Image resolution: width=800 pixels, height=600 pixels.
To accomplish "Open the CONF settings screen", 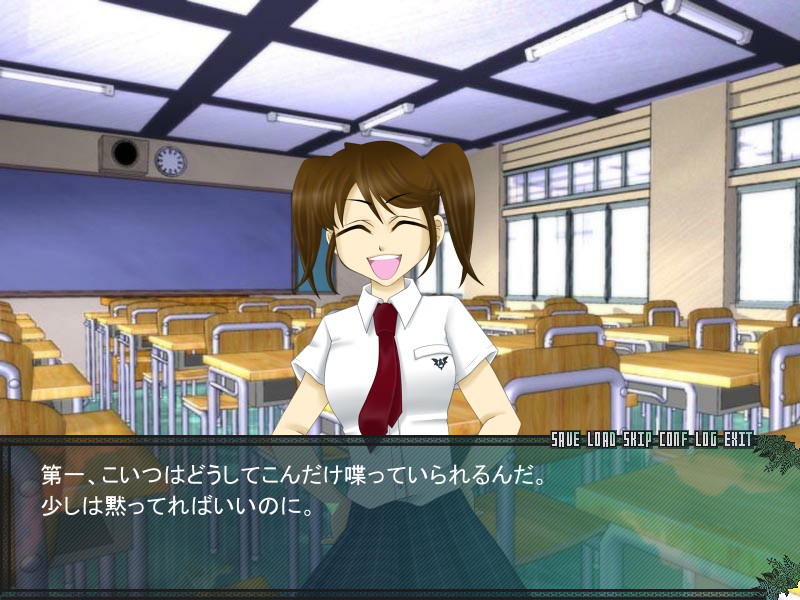I will [x=672, y=440].
